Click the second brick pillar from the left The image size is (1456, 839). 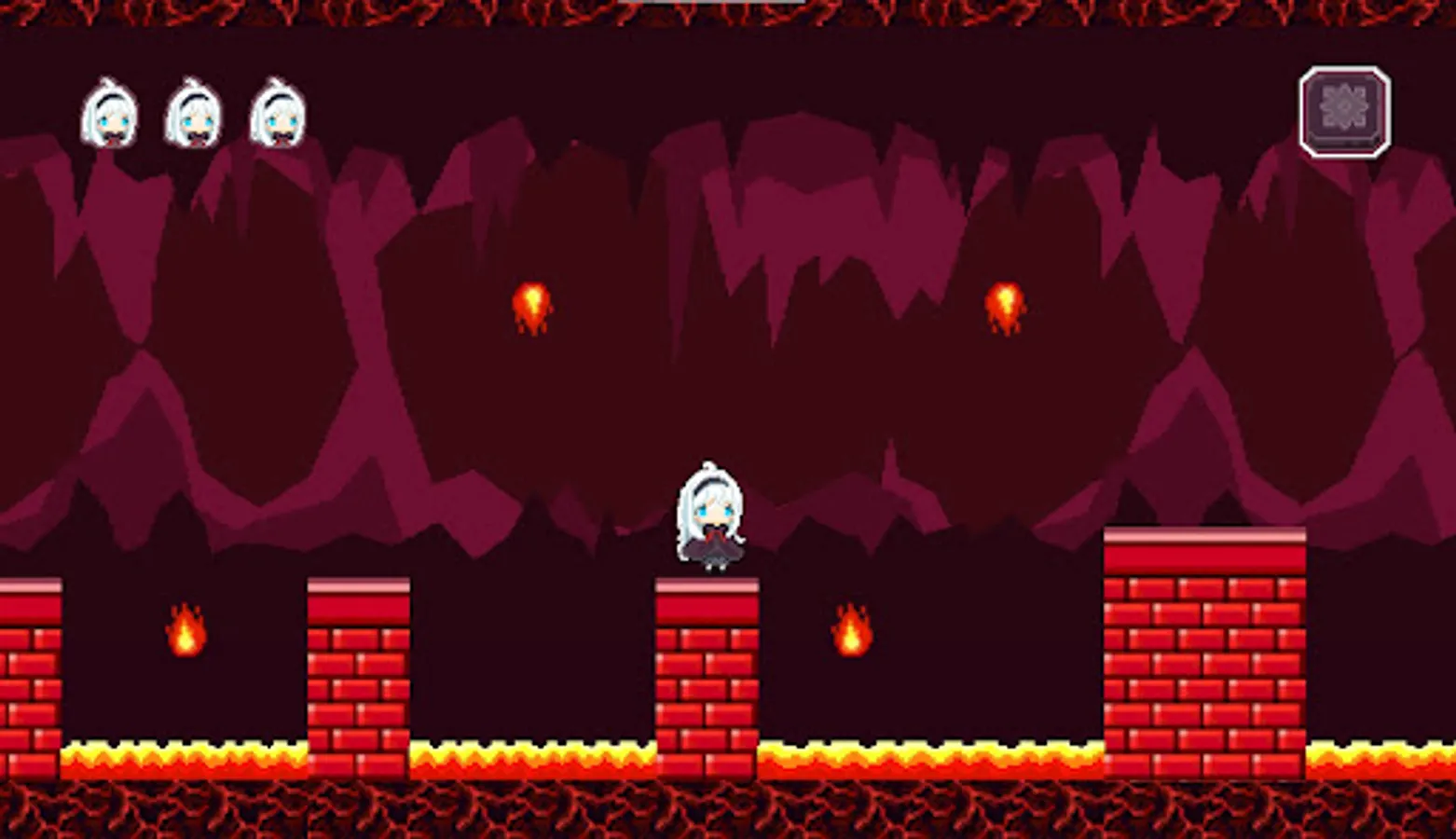click(357, 671)
